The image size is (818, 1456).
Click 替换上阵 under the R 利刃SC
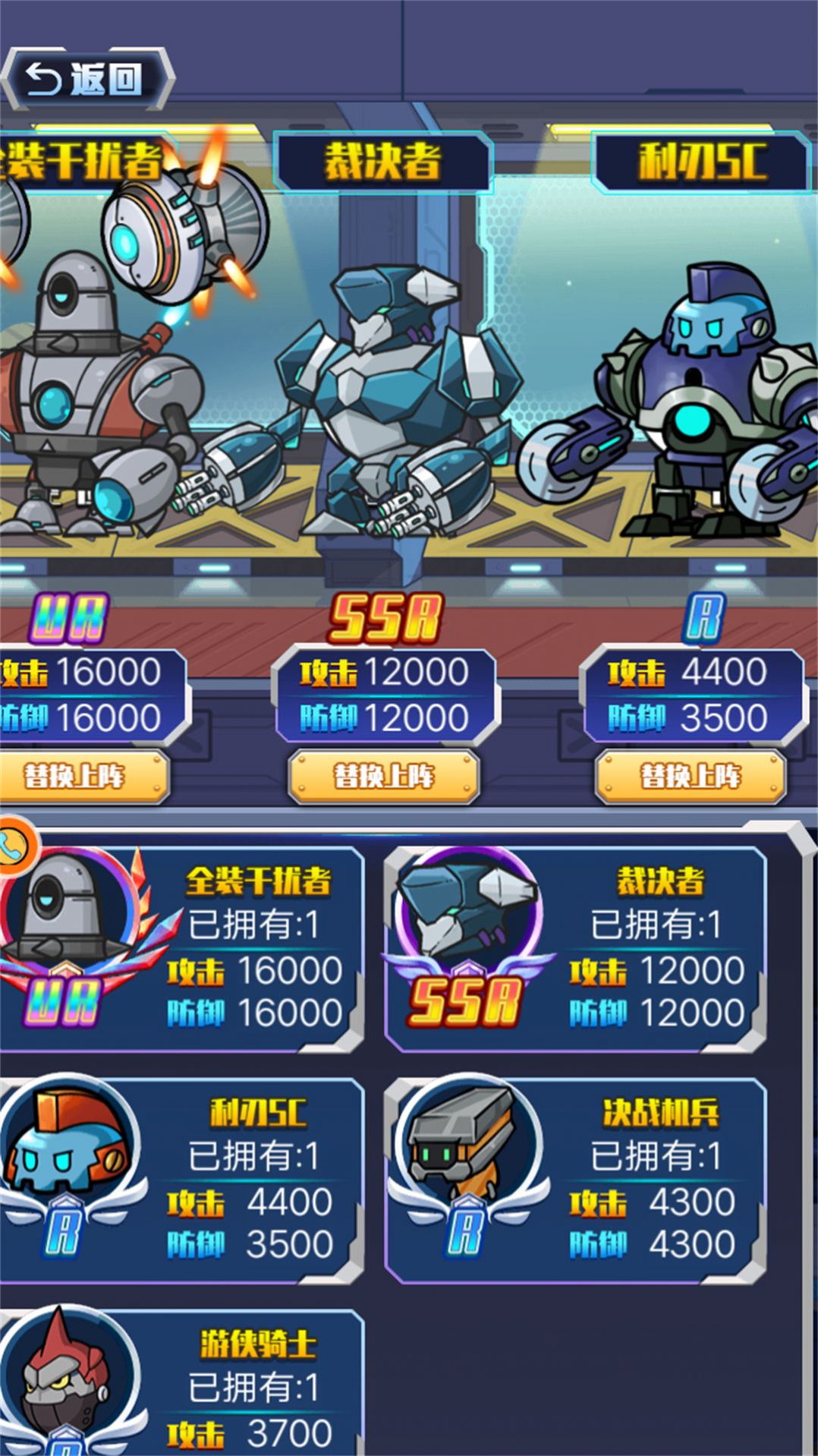click(690, 777)
